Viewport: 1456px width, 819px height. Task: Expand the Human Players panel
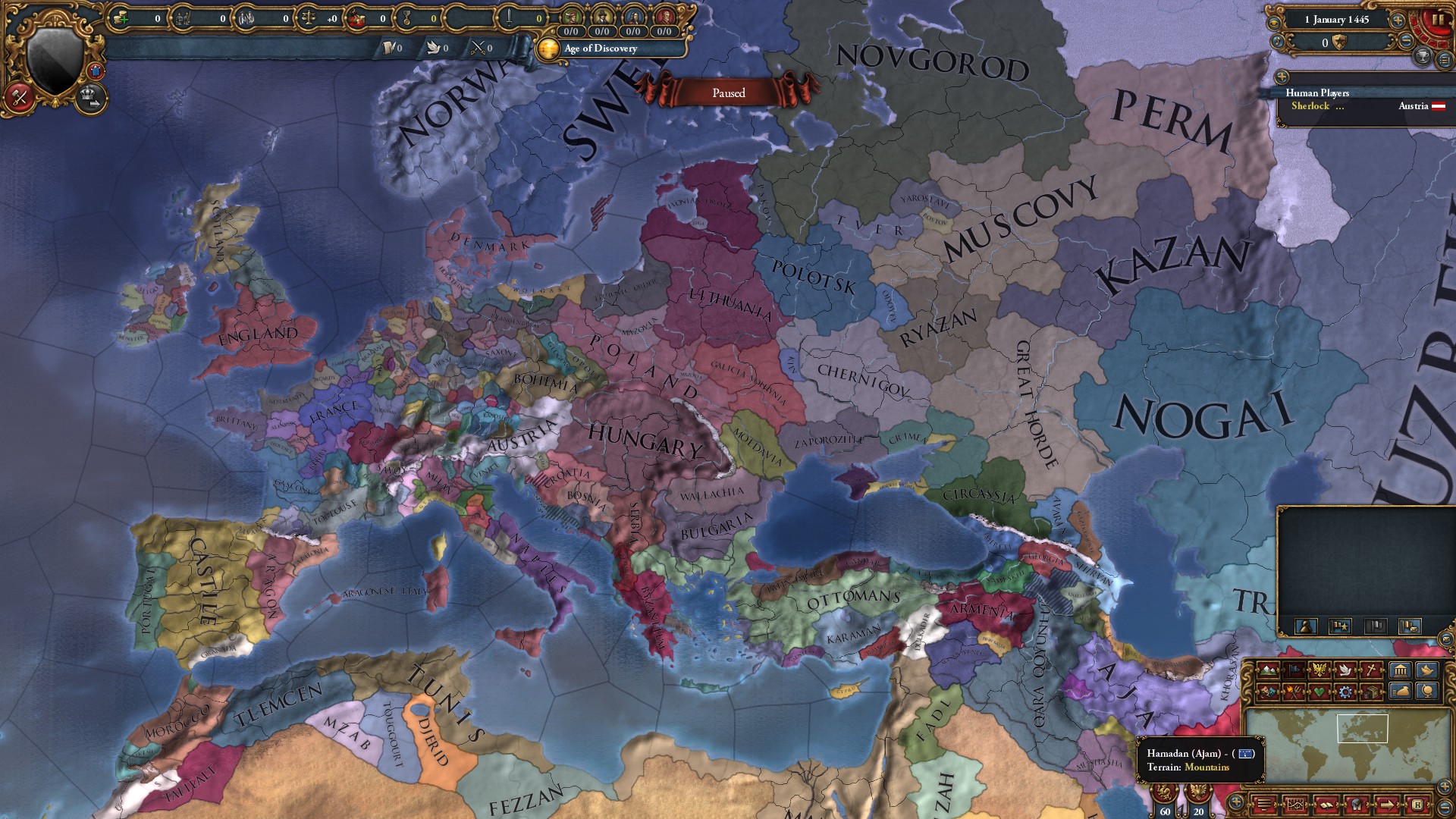coord(1318,93)
